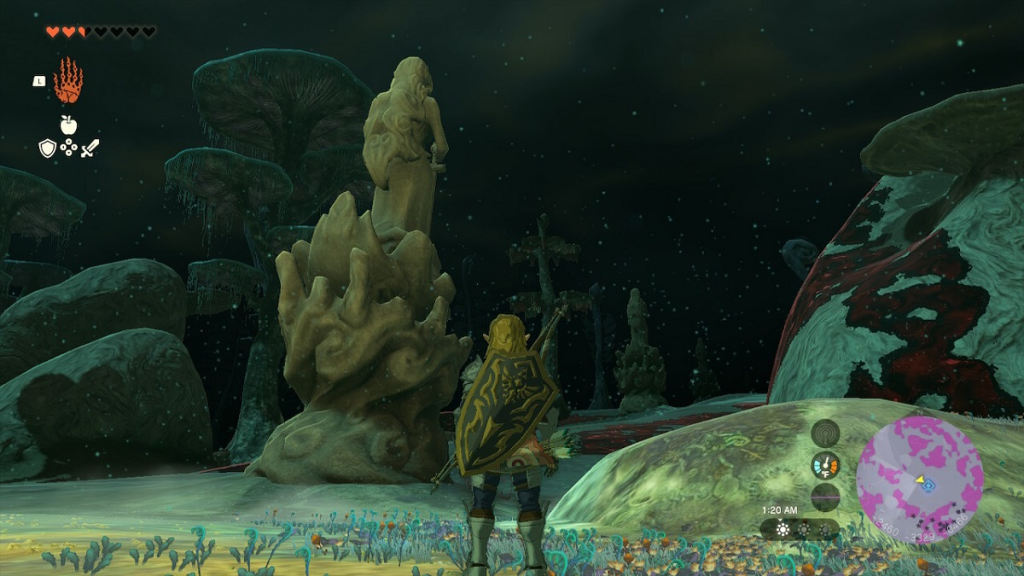Select the sensor signal icon
This screenshot has height=576, width=1024.
click(825, 433)
